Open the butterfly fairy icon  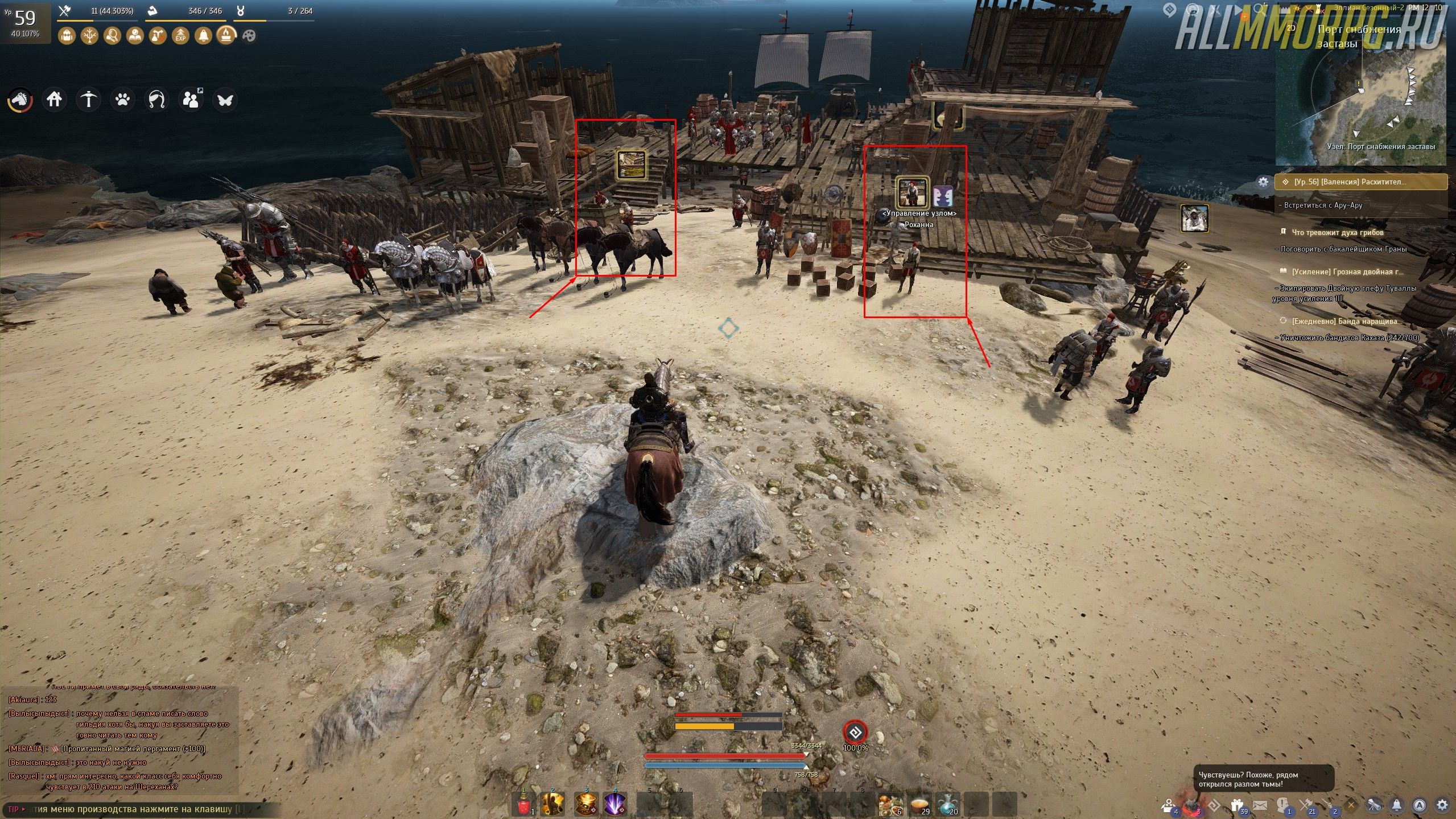(225, 100)
